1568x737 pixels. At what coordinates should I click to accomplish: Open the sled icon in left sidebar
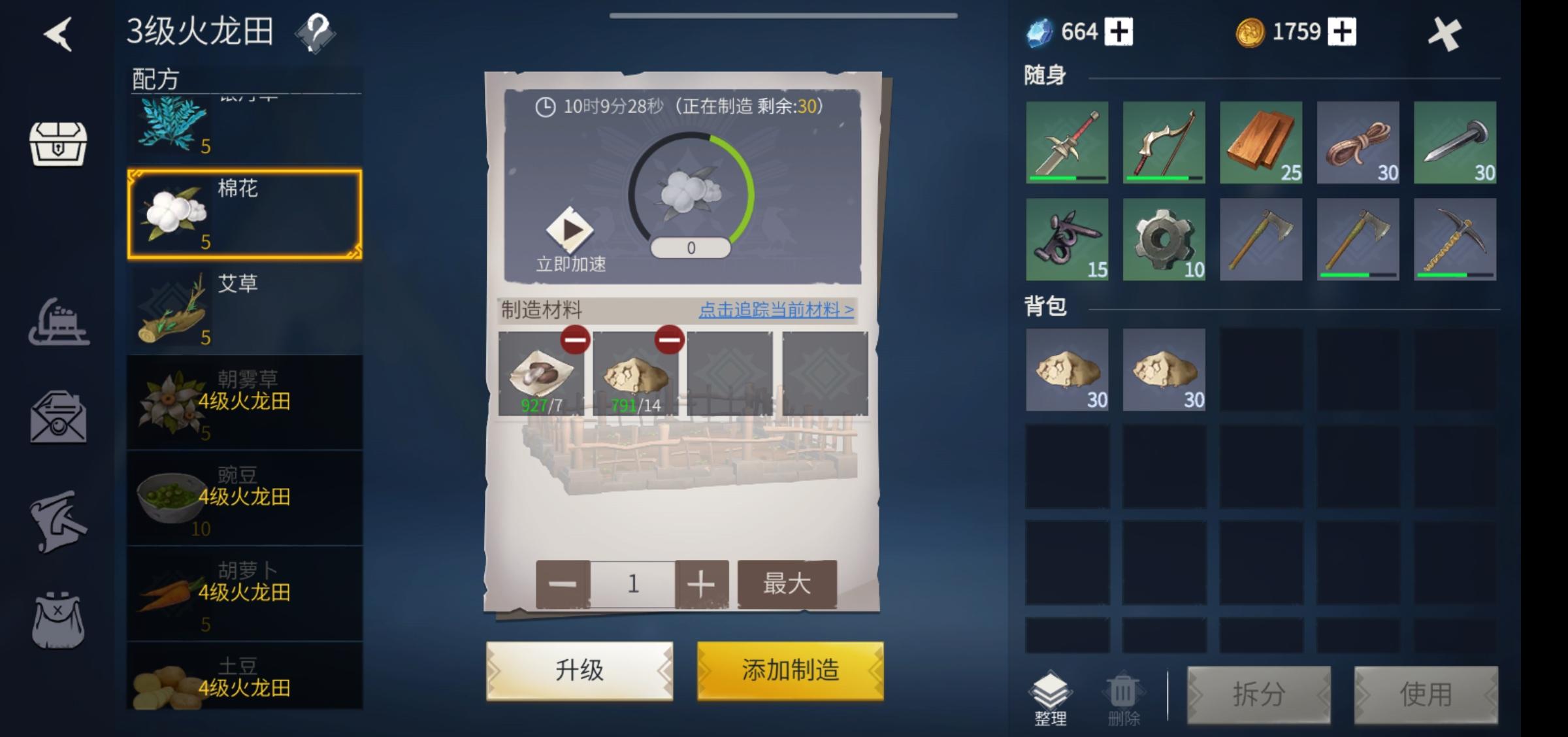57,320
